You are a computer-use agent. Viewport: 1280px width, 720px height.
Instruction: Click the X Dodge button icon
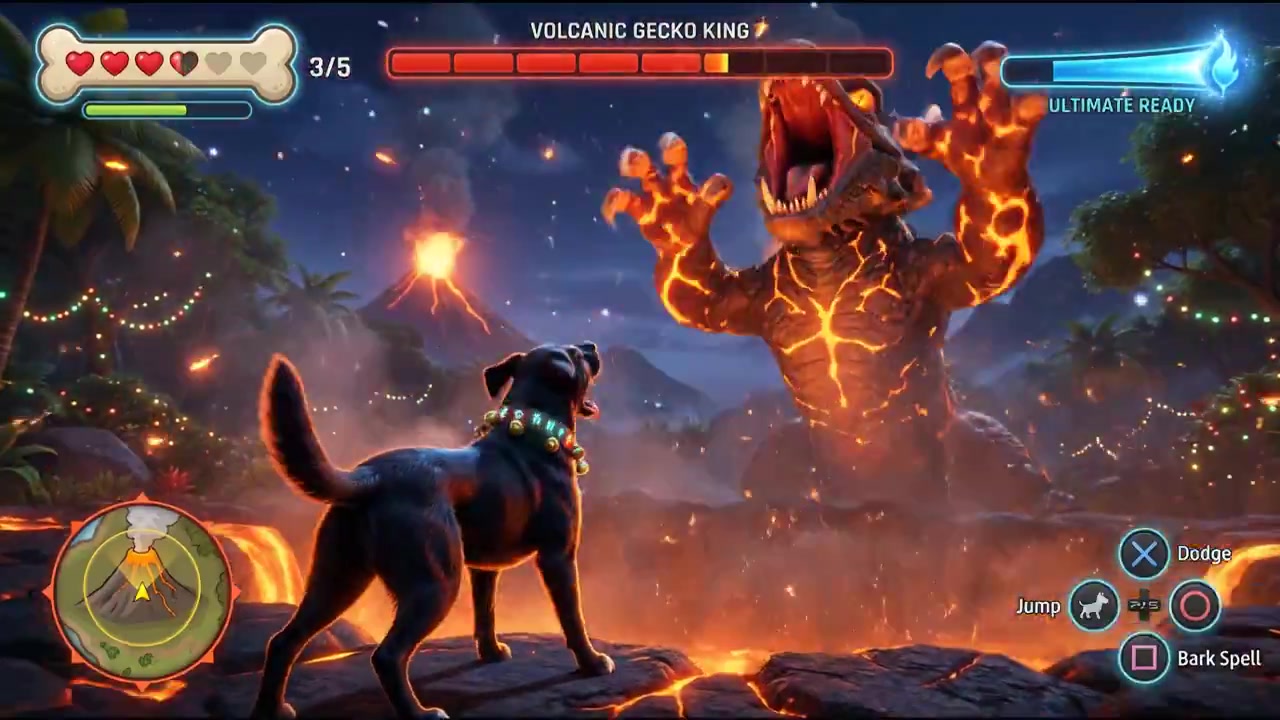click(1143, 553)
